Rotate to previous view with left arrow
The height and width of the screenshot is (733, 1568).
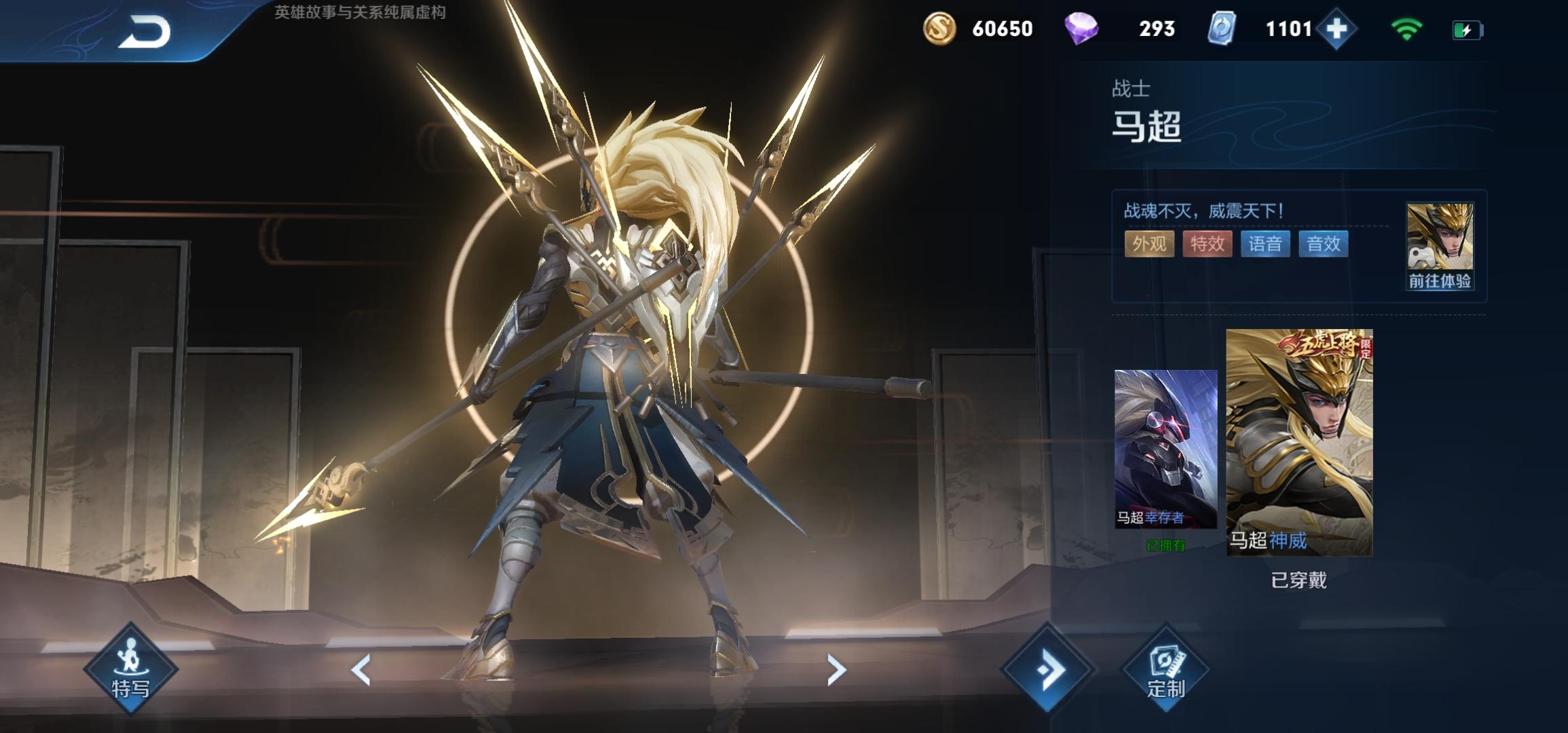pos(361,671)
